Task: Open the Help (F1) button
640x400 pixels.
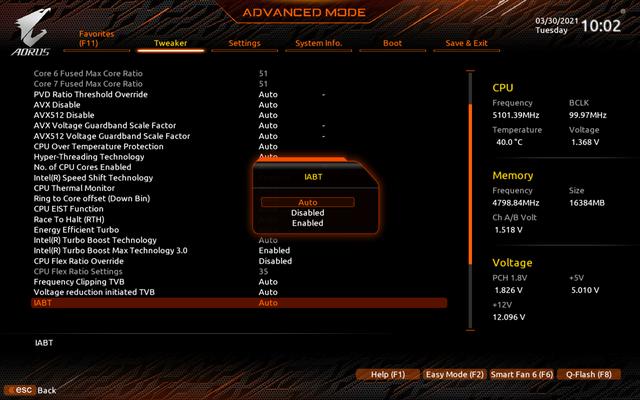Action: click(387, 374)
